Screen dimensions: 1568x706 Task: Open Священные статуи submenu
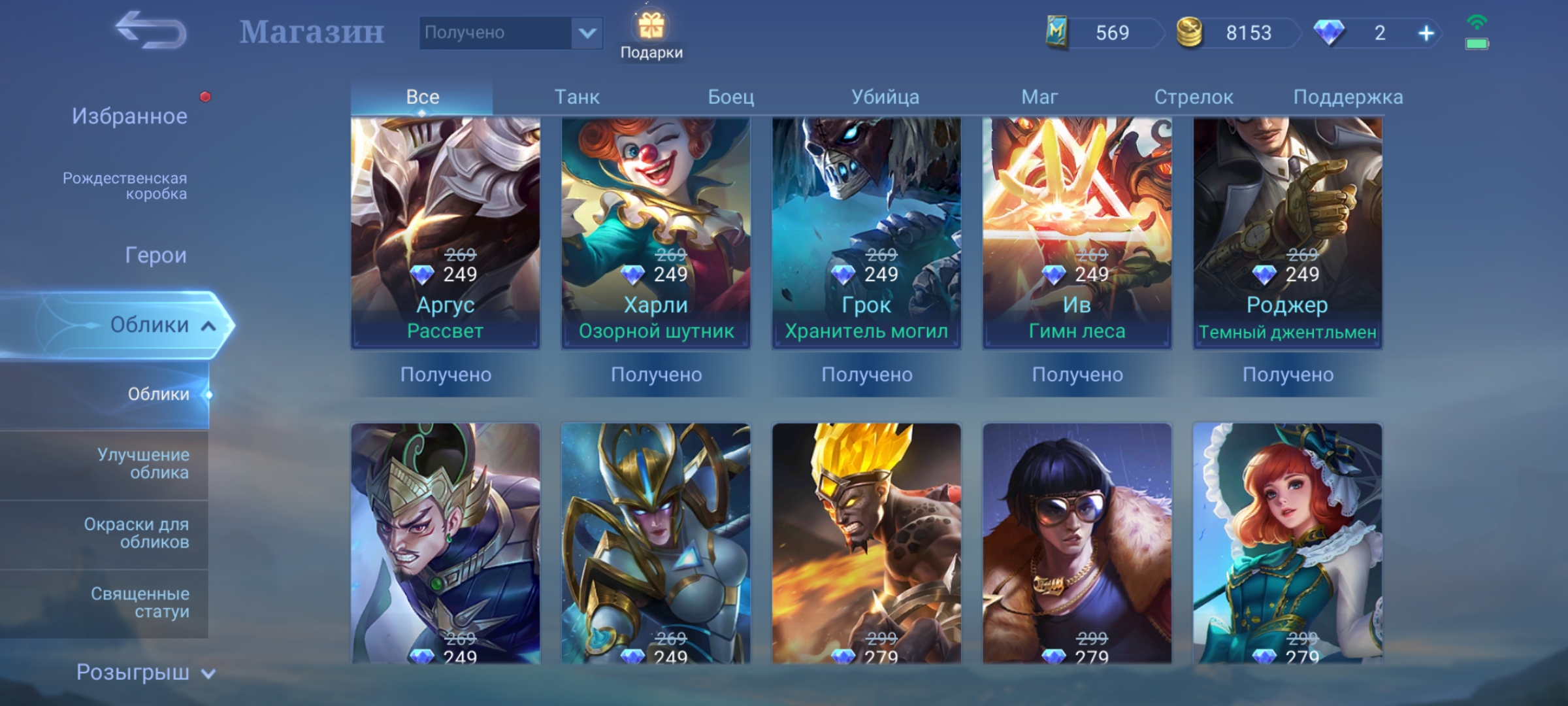140,602
